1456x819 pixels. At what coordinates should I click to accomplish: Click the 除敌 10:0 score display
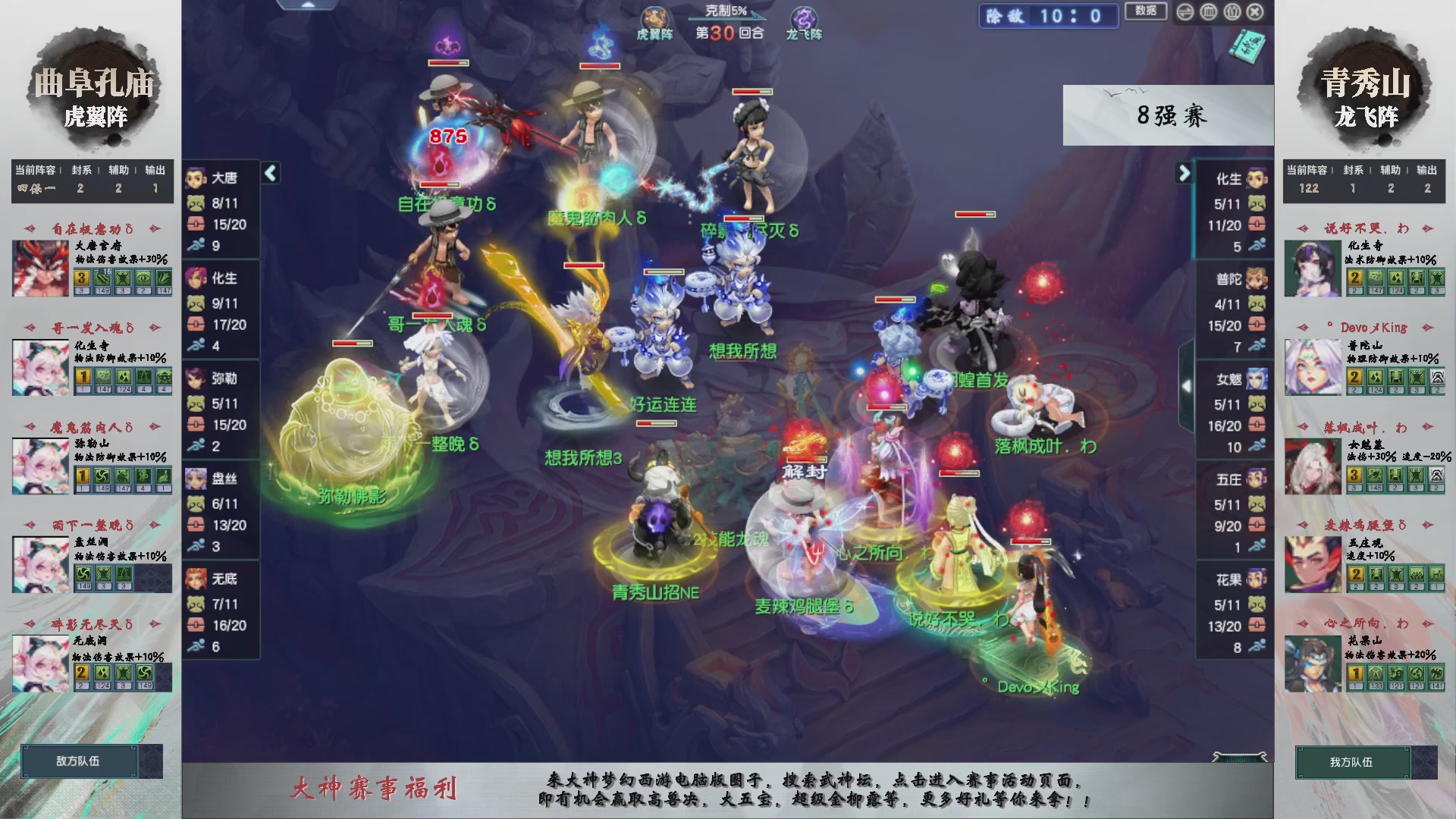point(1049,17)
